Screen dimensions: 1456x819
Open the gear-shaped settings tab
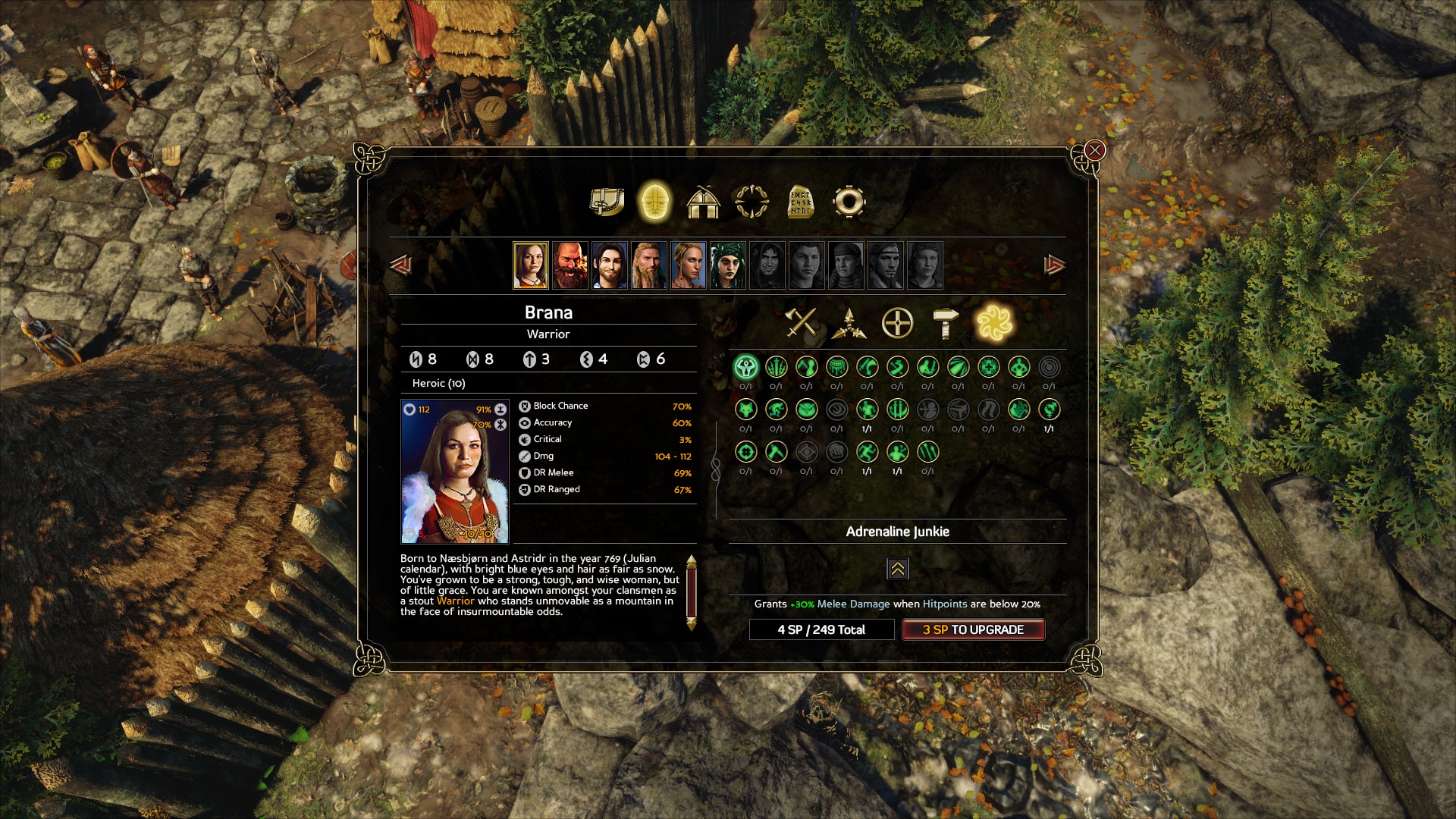click(x=849, y=202)
